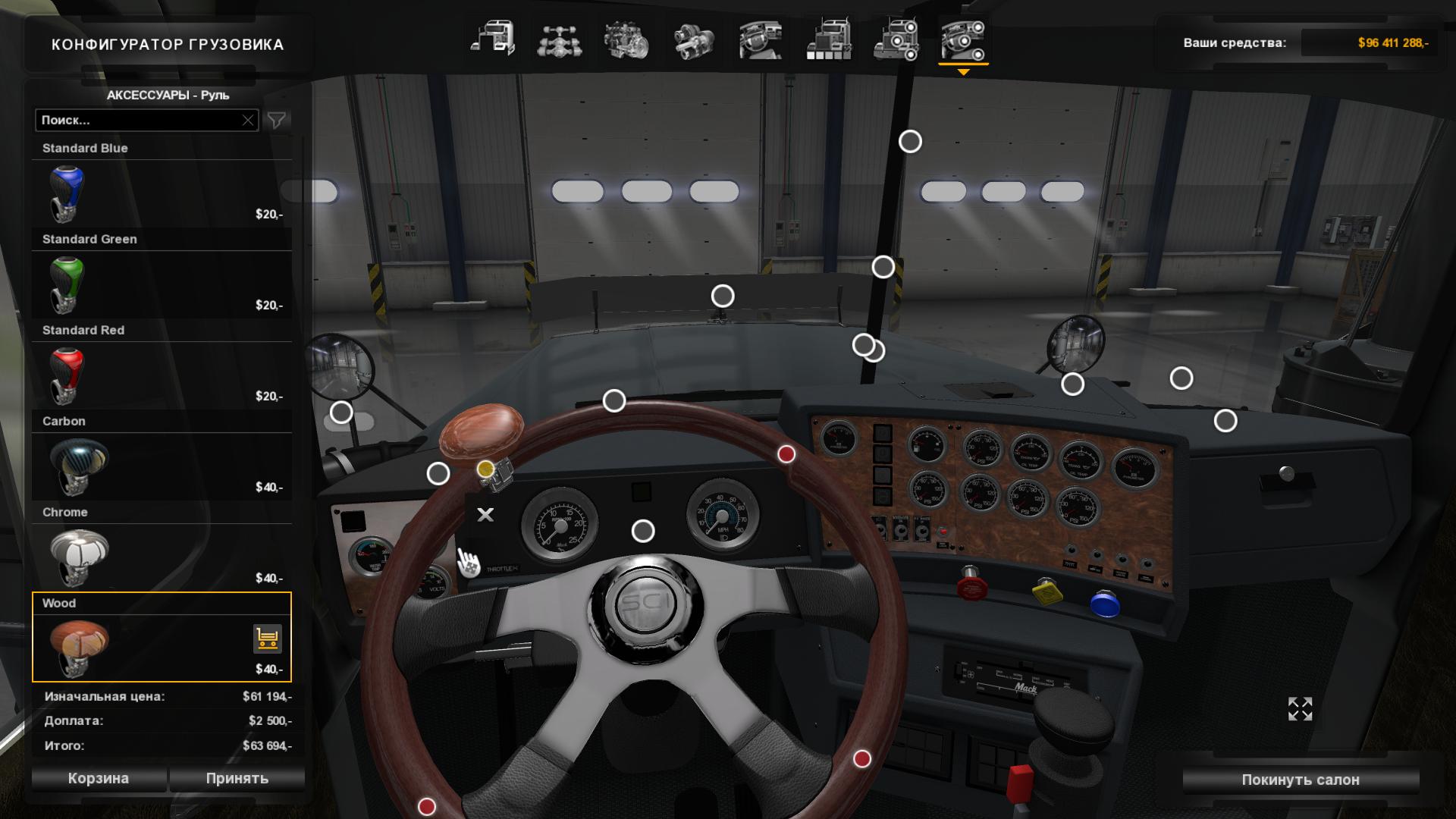The width and height of the screenshot is (1456, 819).
Task: Open the filter funnel options
Action: click(277, 120)
